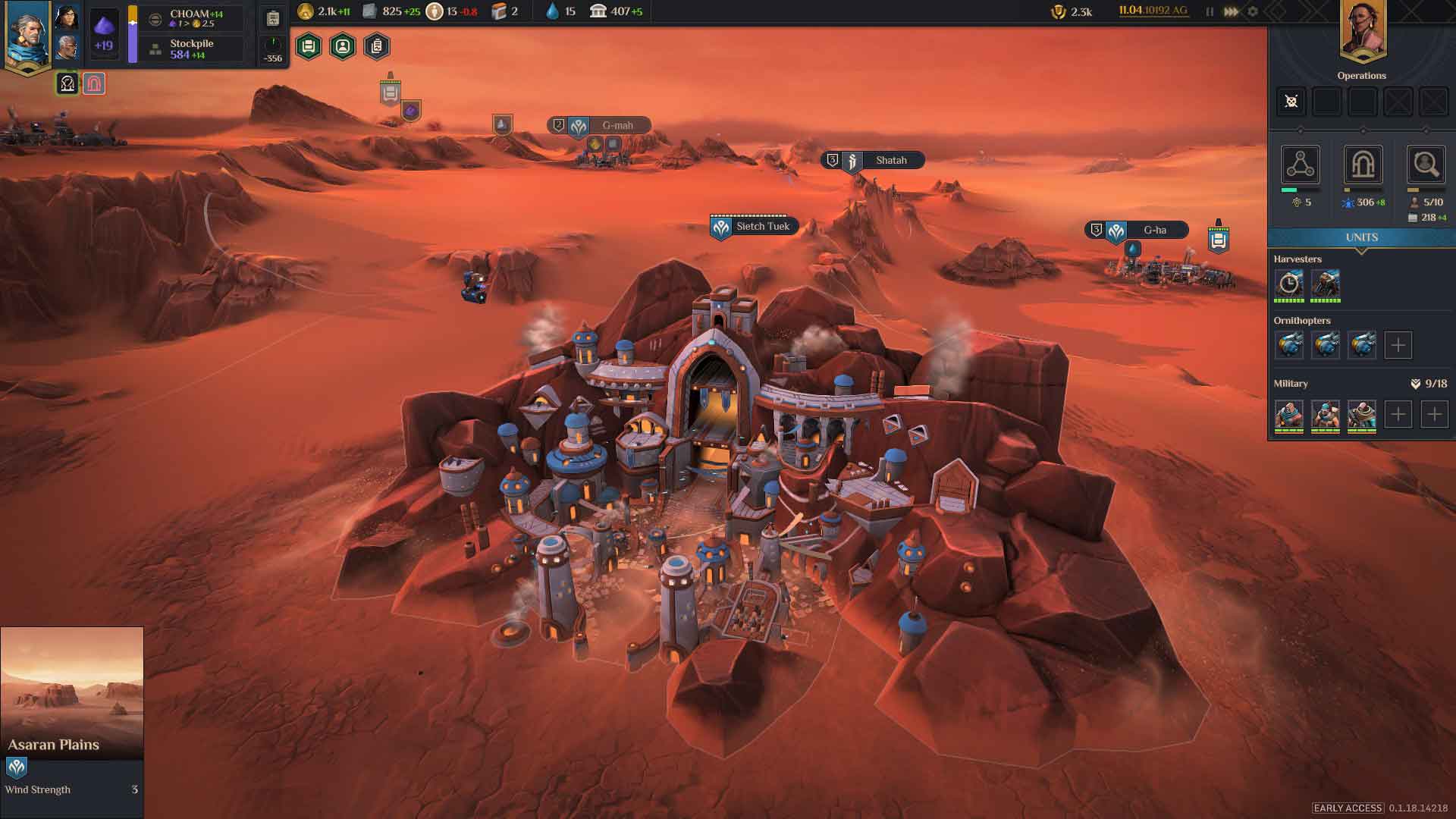
Task: Select the skull-and-crossed-swords operation slot
Action: (x=1291, y=102)
